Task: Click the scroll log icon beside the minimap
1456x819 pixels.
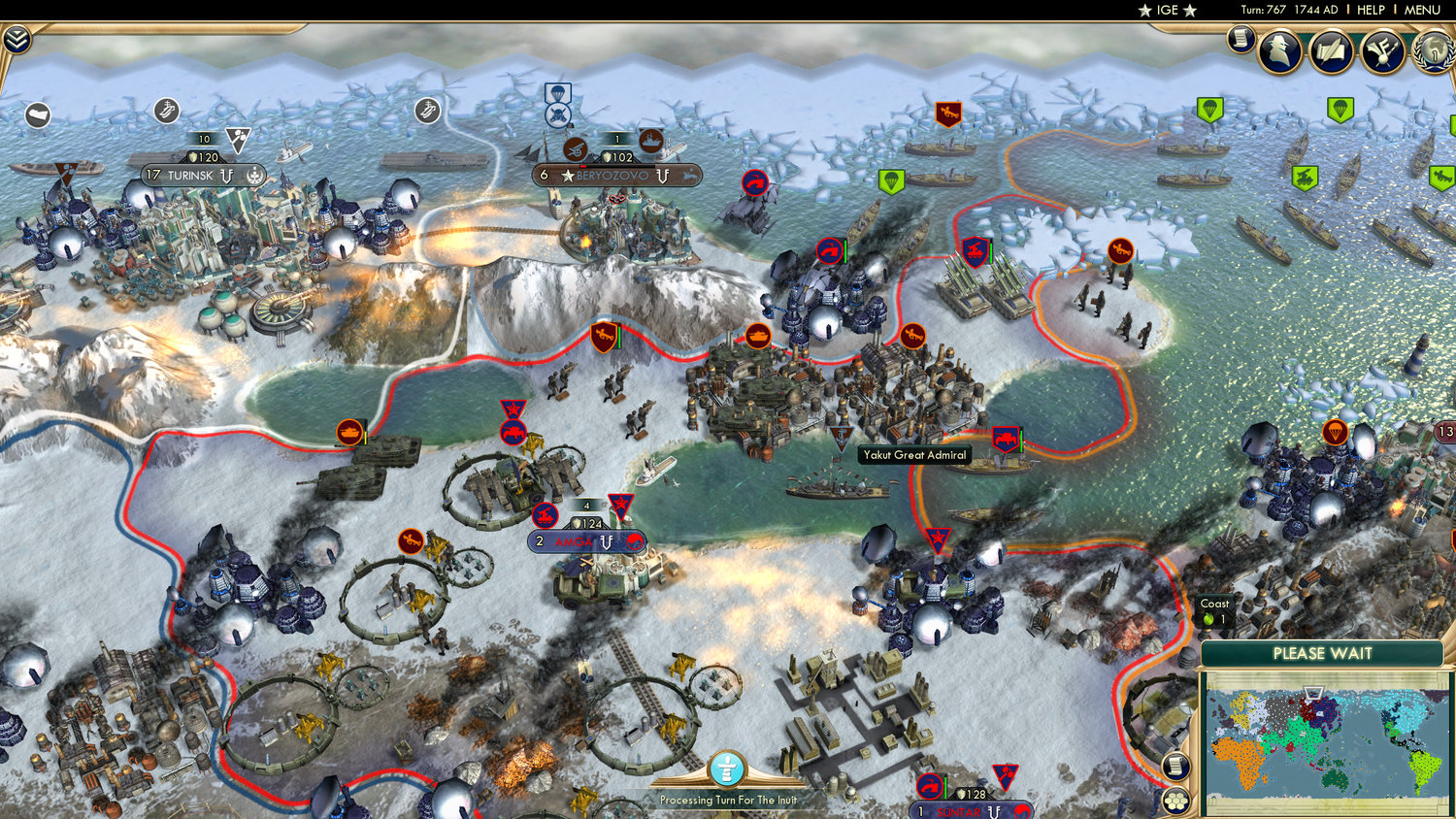Action: point(1175,768)
